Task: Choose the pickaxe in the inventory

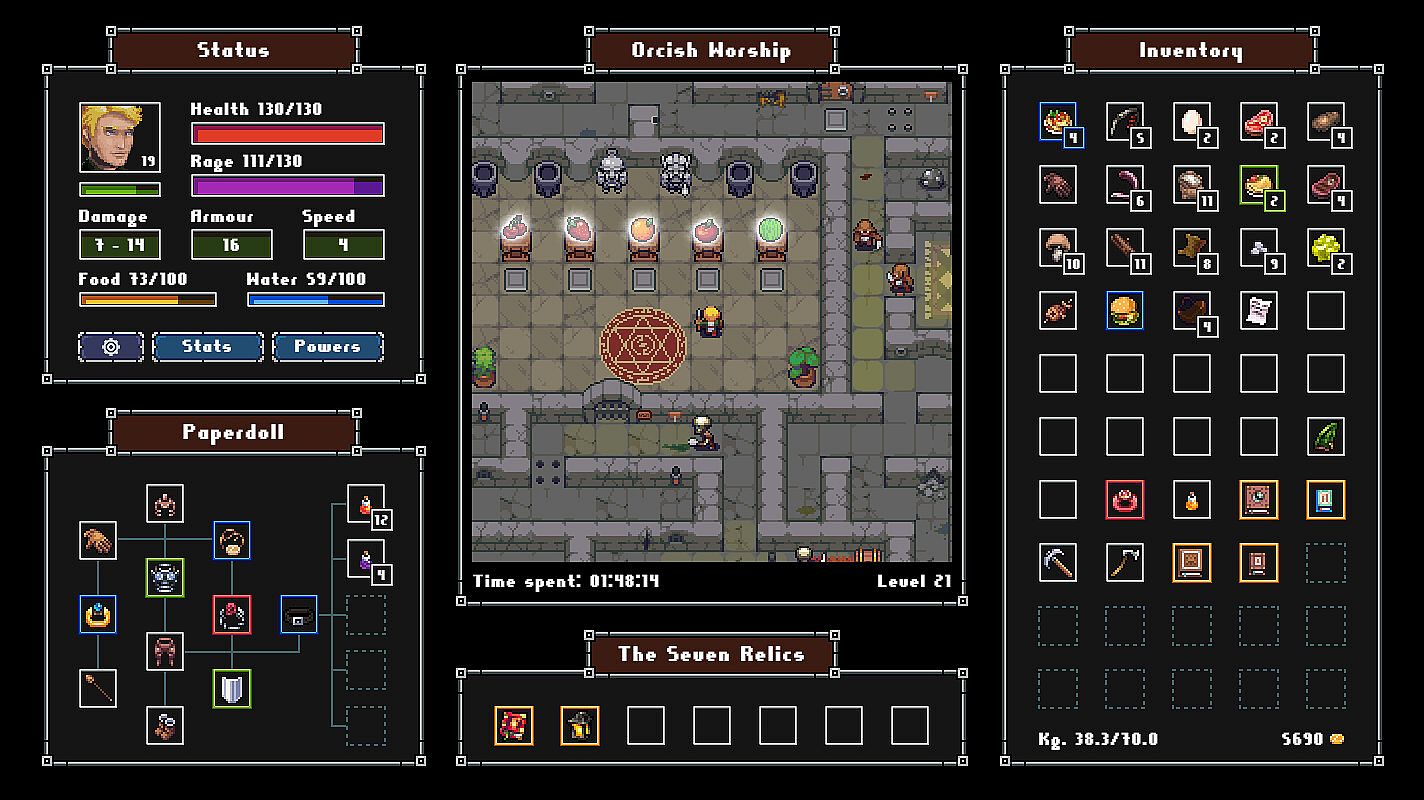Action: click(1057, 563)
